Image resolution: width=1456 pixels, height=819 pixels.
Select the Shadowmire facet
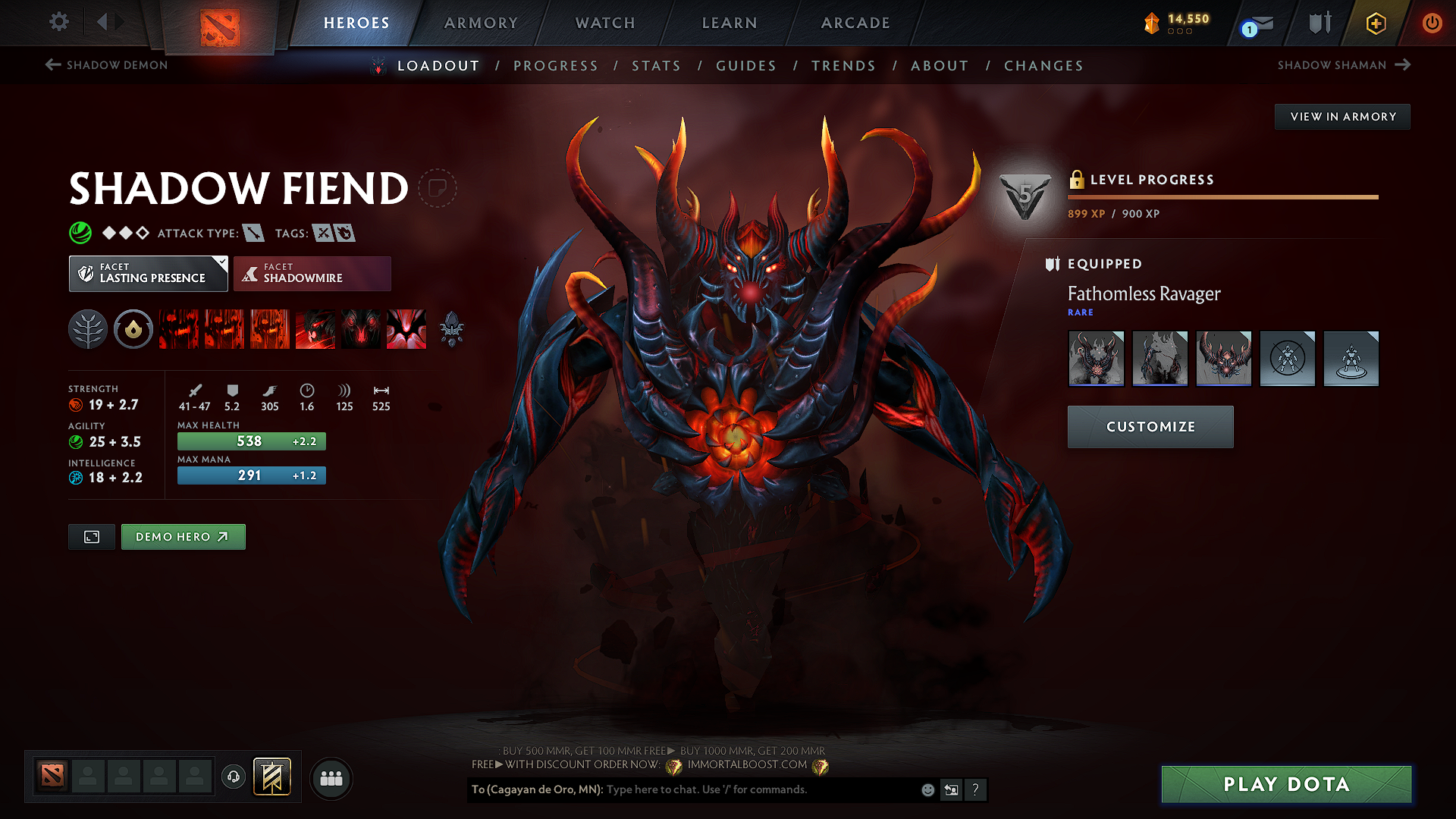click(x=312, y=273)
